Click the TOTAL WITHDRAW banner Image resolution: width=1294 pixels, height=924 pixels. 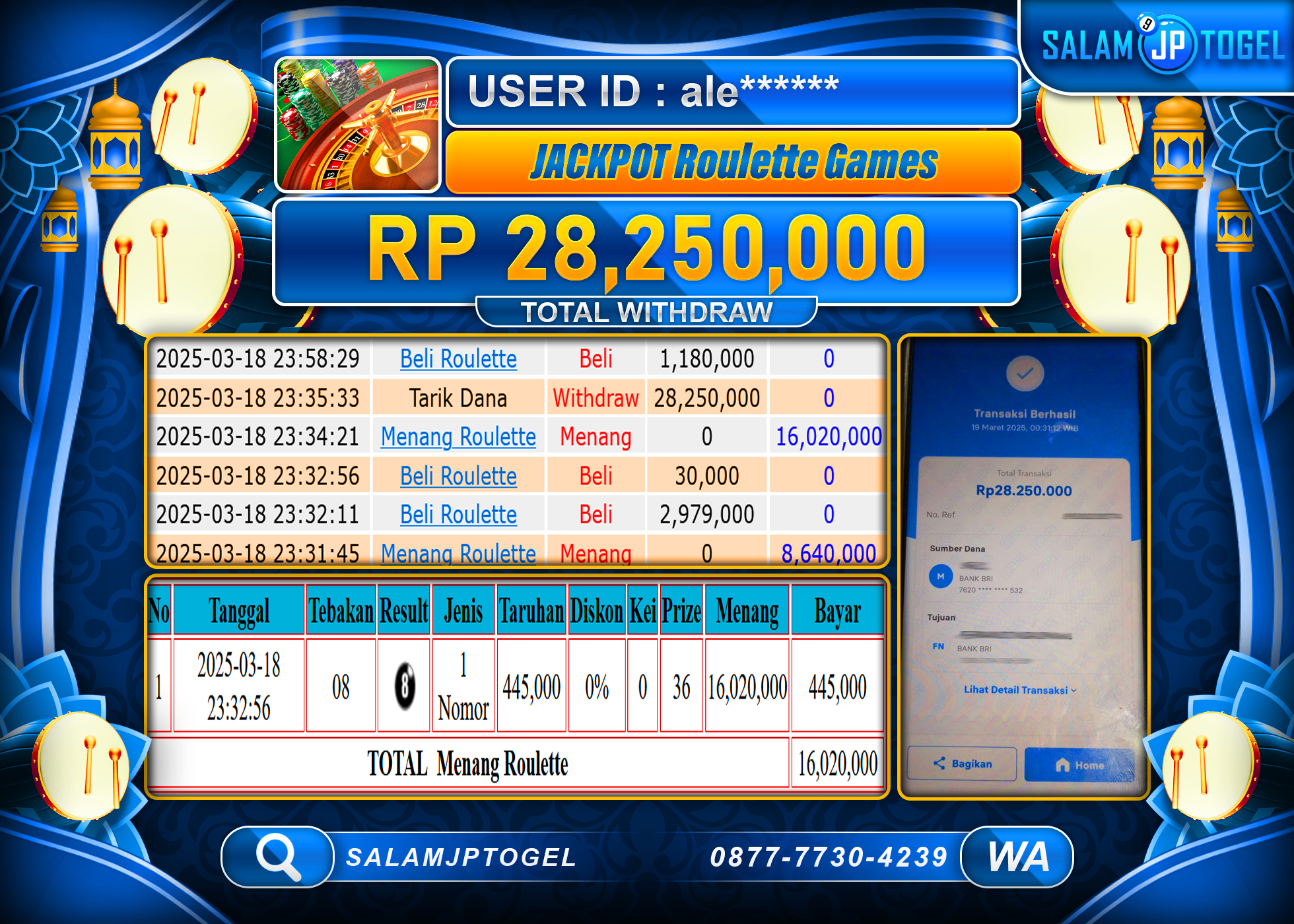[646, 310]
